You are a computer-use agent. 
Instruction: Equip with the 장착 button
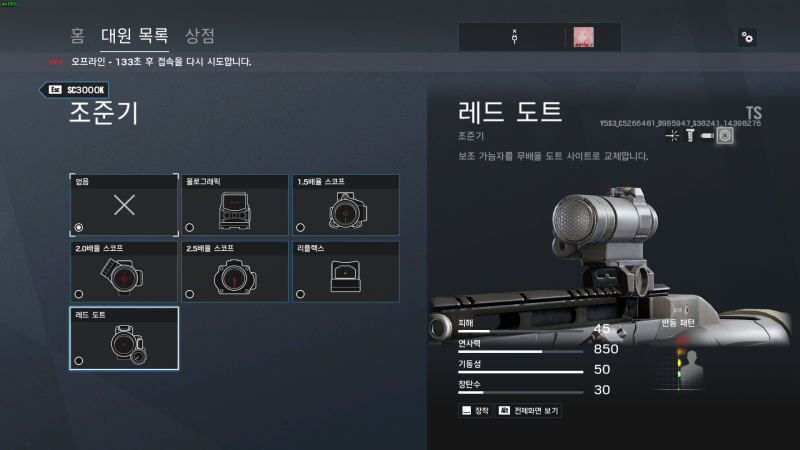475,410
